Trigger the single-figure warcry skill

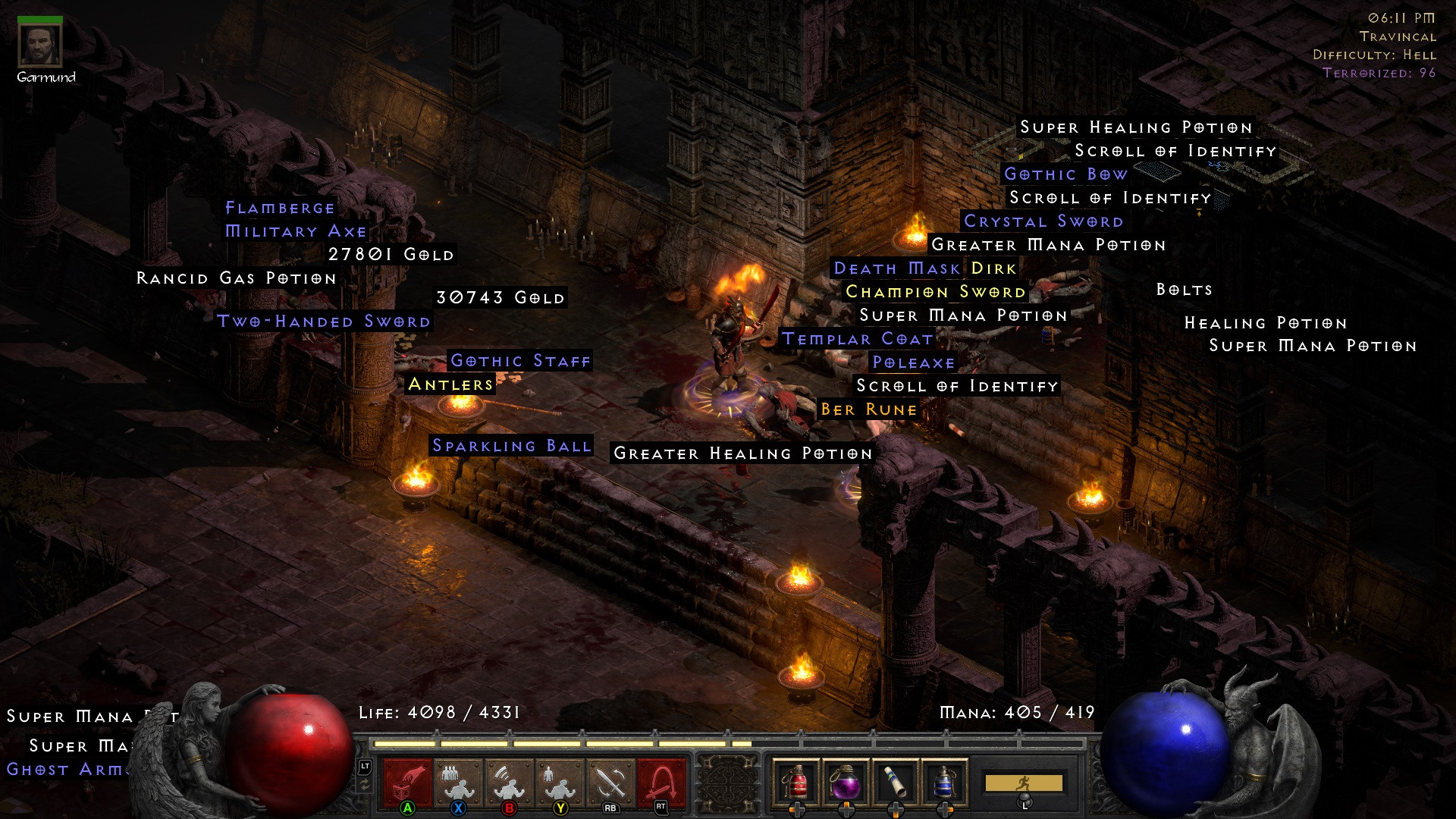pyautogui.click(x=560, y=781)
